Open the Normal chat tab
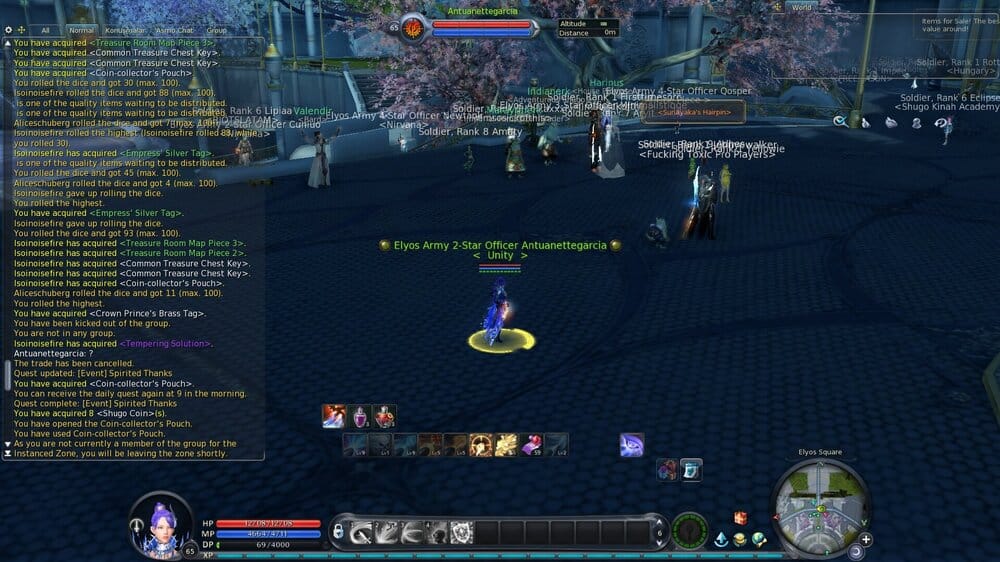Screen dimensions: 1000x562 click(x=82, y=31)
